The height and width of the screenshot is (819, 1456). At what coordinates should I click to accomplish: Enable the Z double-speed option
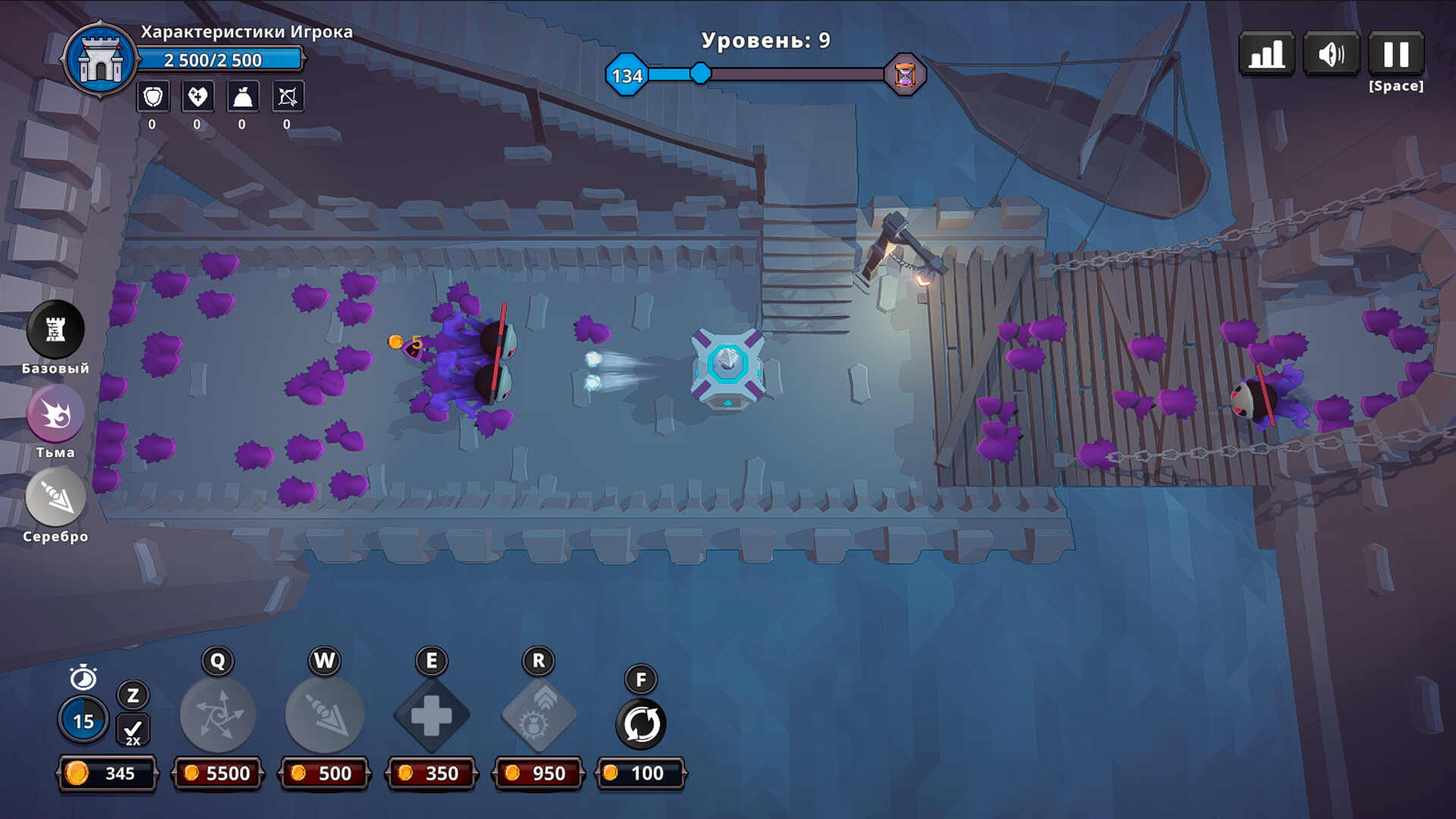point(133,695)
